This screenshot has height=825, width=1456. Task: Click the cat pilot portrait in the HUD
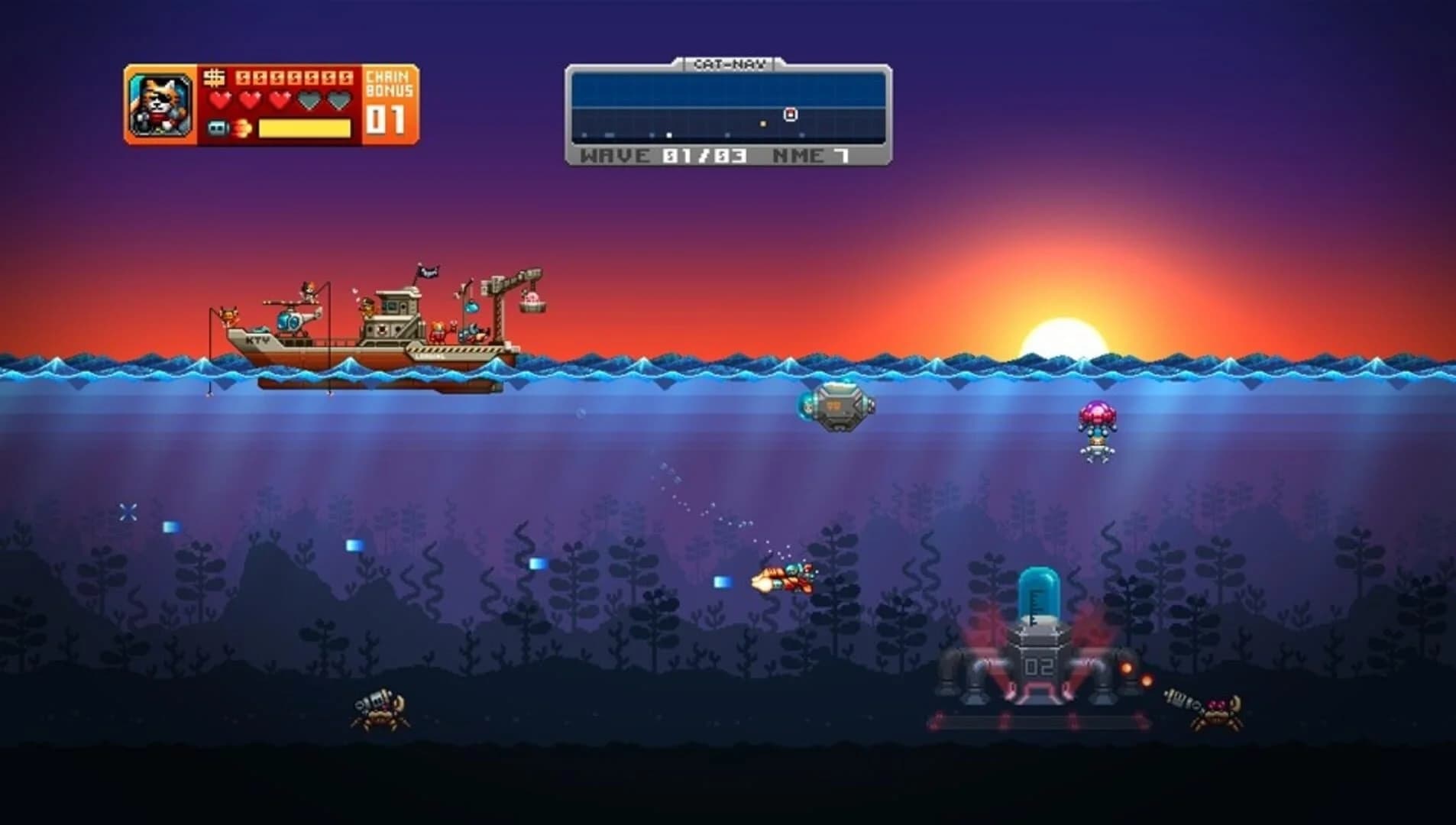[x=163, y=103]
